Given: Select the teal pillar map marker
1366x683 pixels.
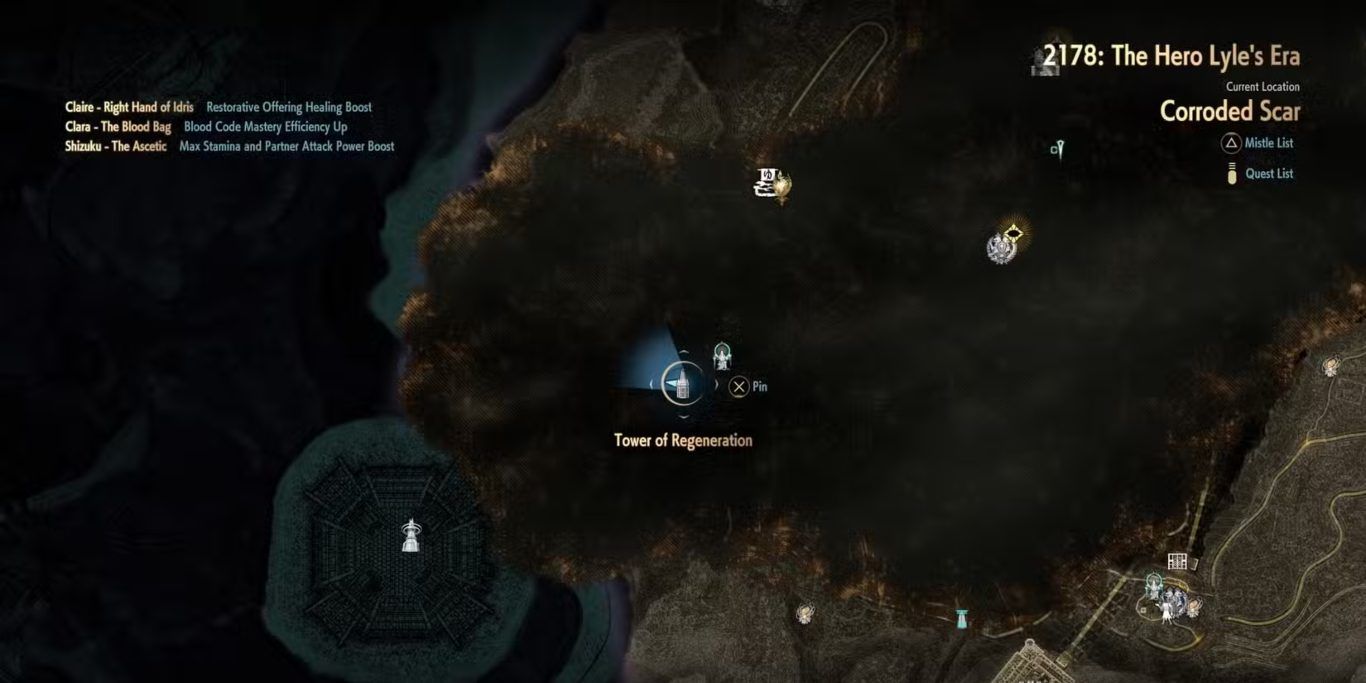Looking at the screenshot, I should [962, 617].
